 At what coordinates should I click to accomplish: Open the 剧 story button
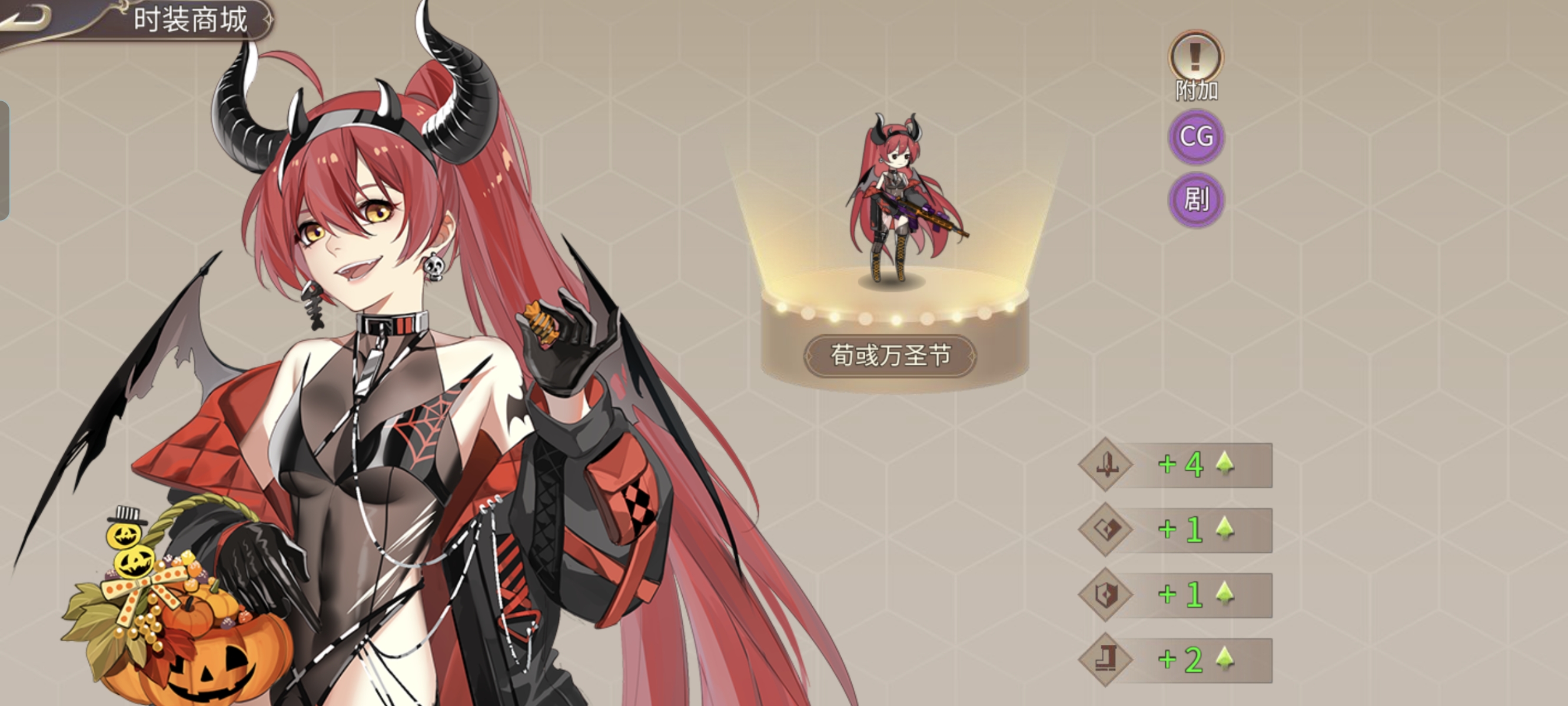[x=1195, y=199]
